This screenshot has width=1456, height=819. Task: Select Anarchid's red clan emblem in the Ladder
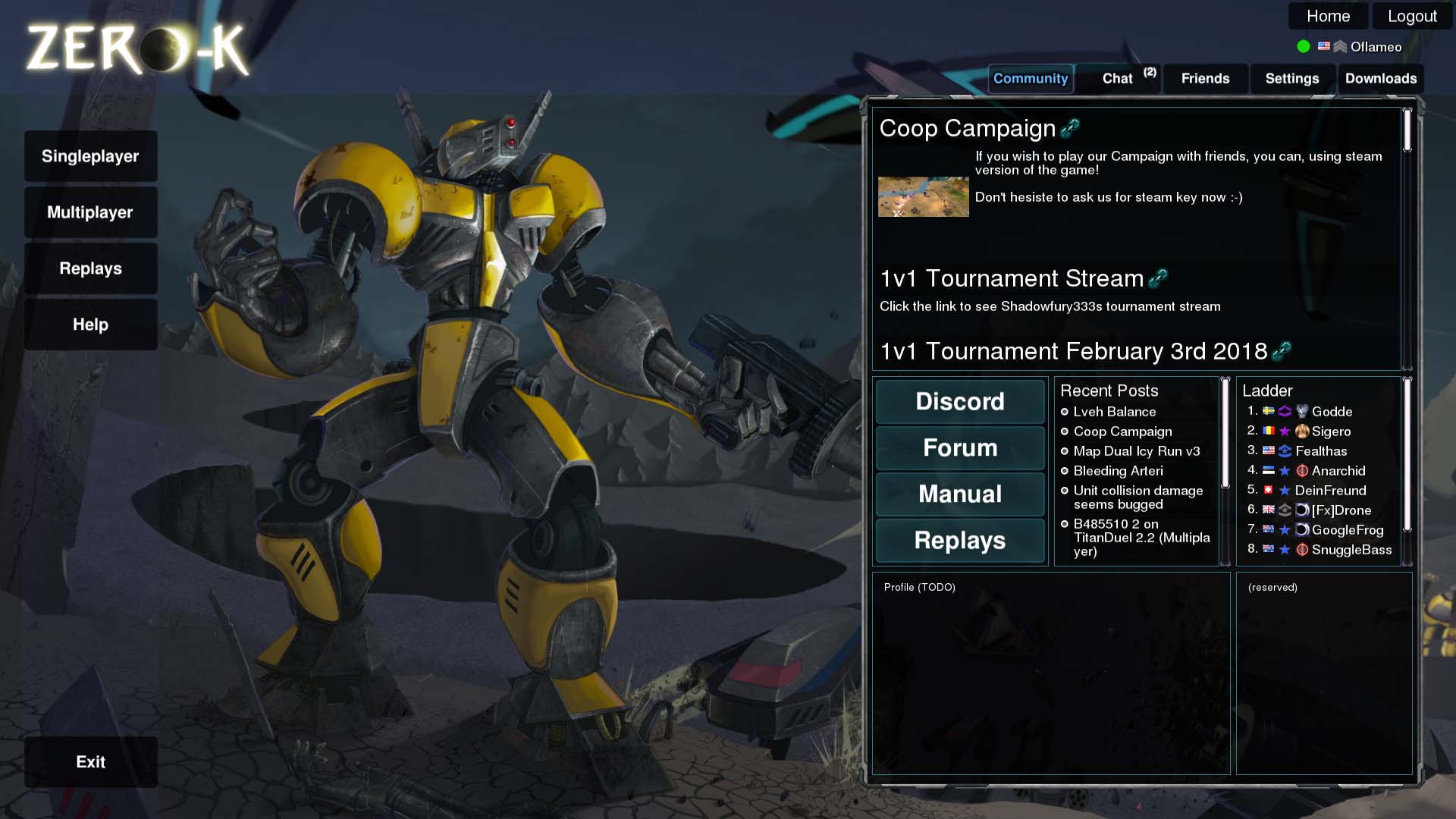pyautogui.click(x=1303, y=471)
